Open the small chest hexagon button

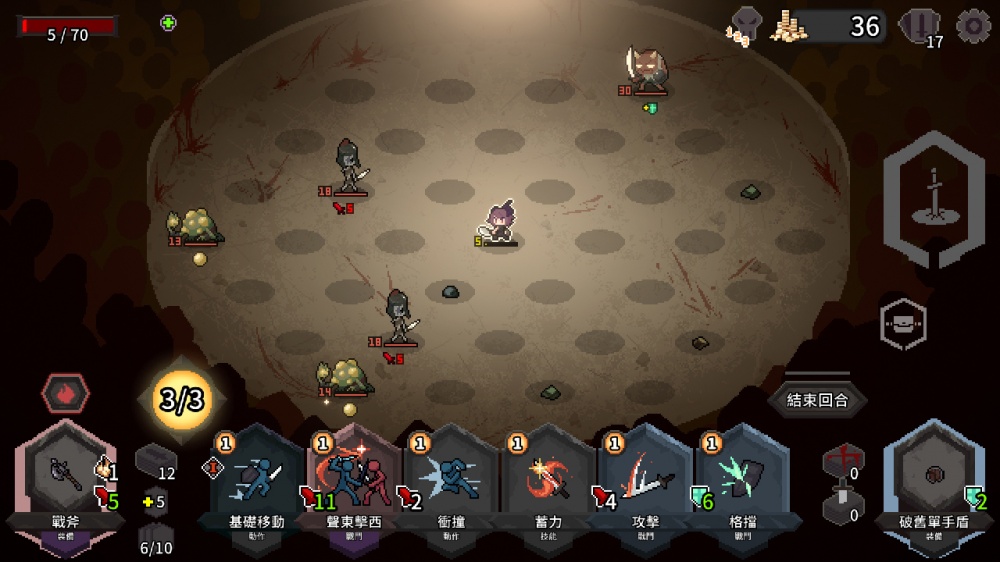(x=903, y=324)
